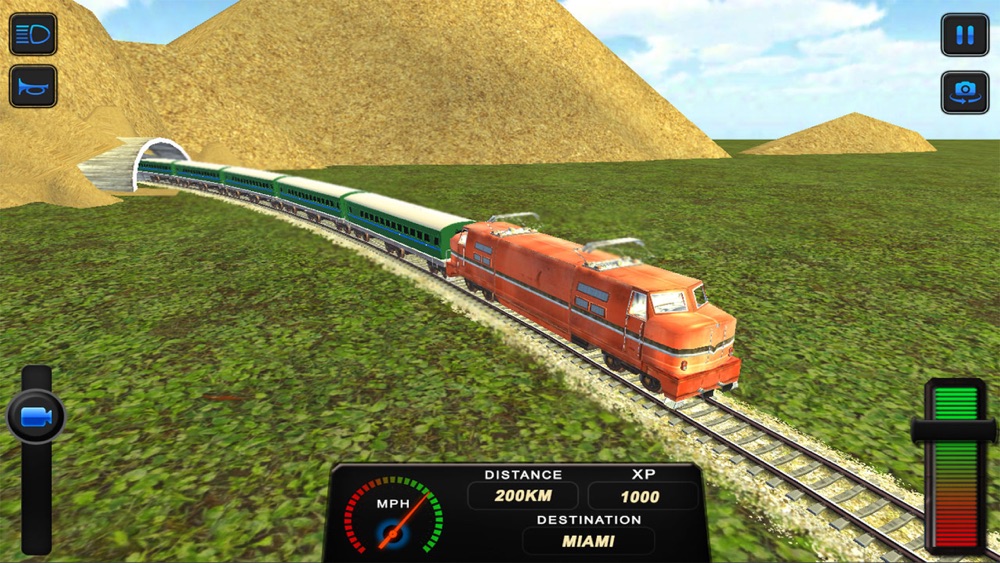Switch camera view with the camera button

(x=964, y=91)
